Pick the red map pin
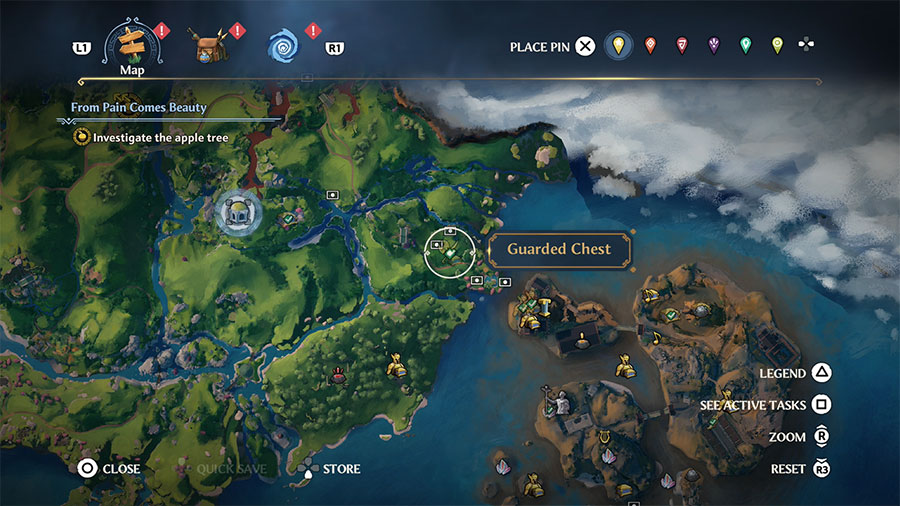This screenshot has height=506, width=900. [x=682, y=45]
